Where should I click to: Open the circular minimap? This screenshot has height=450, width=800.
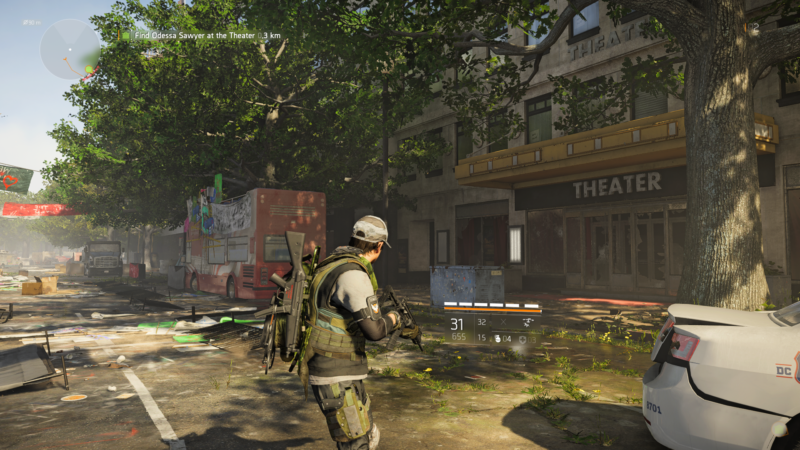pyautogui.click(x=70, y=49)
